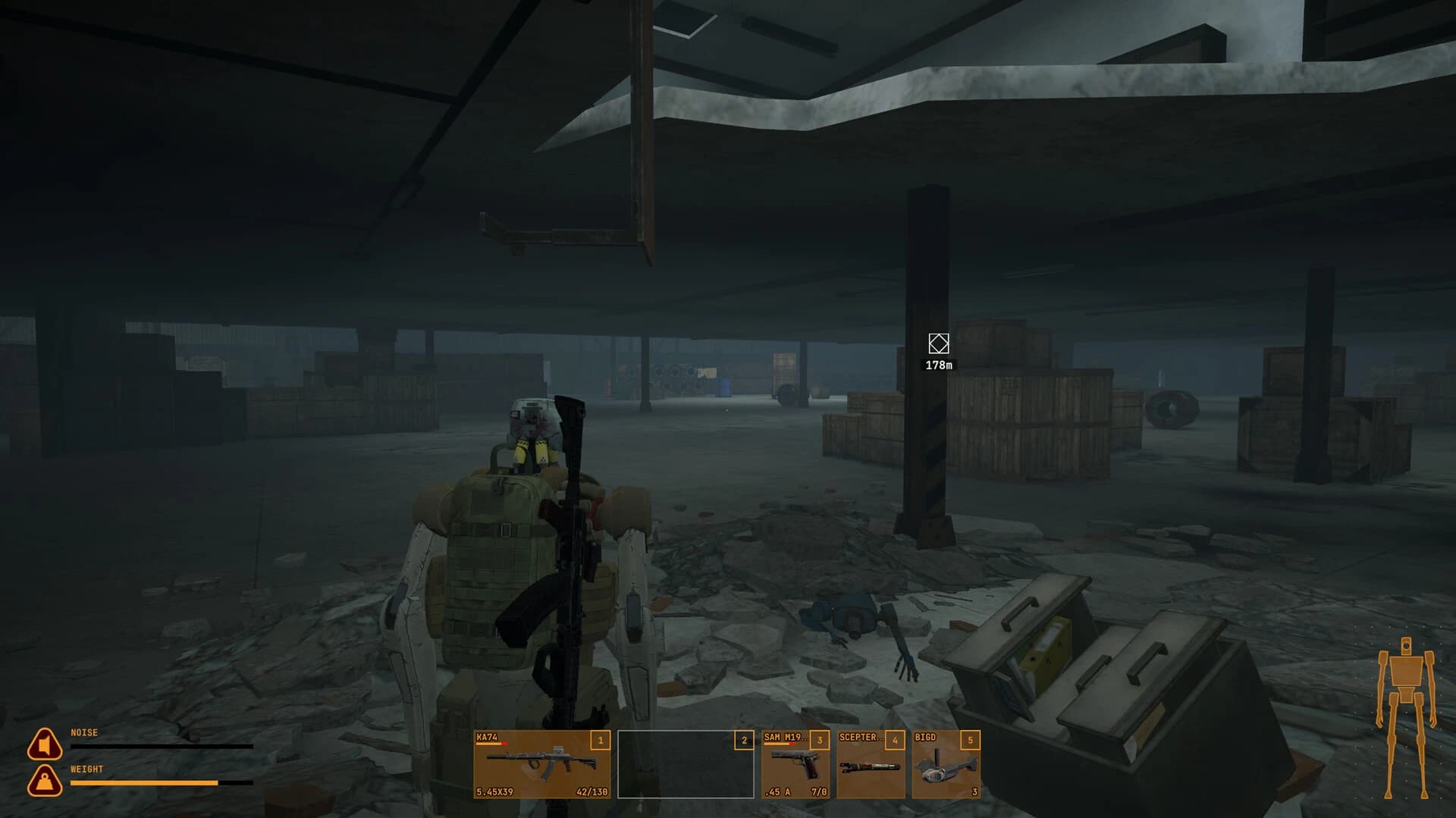The height and width of the screenshot is (818, 1456).
Task: Open the robot body status display
Action: 1407,681
